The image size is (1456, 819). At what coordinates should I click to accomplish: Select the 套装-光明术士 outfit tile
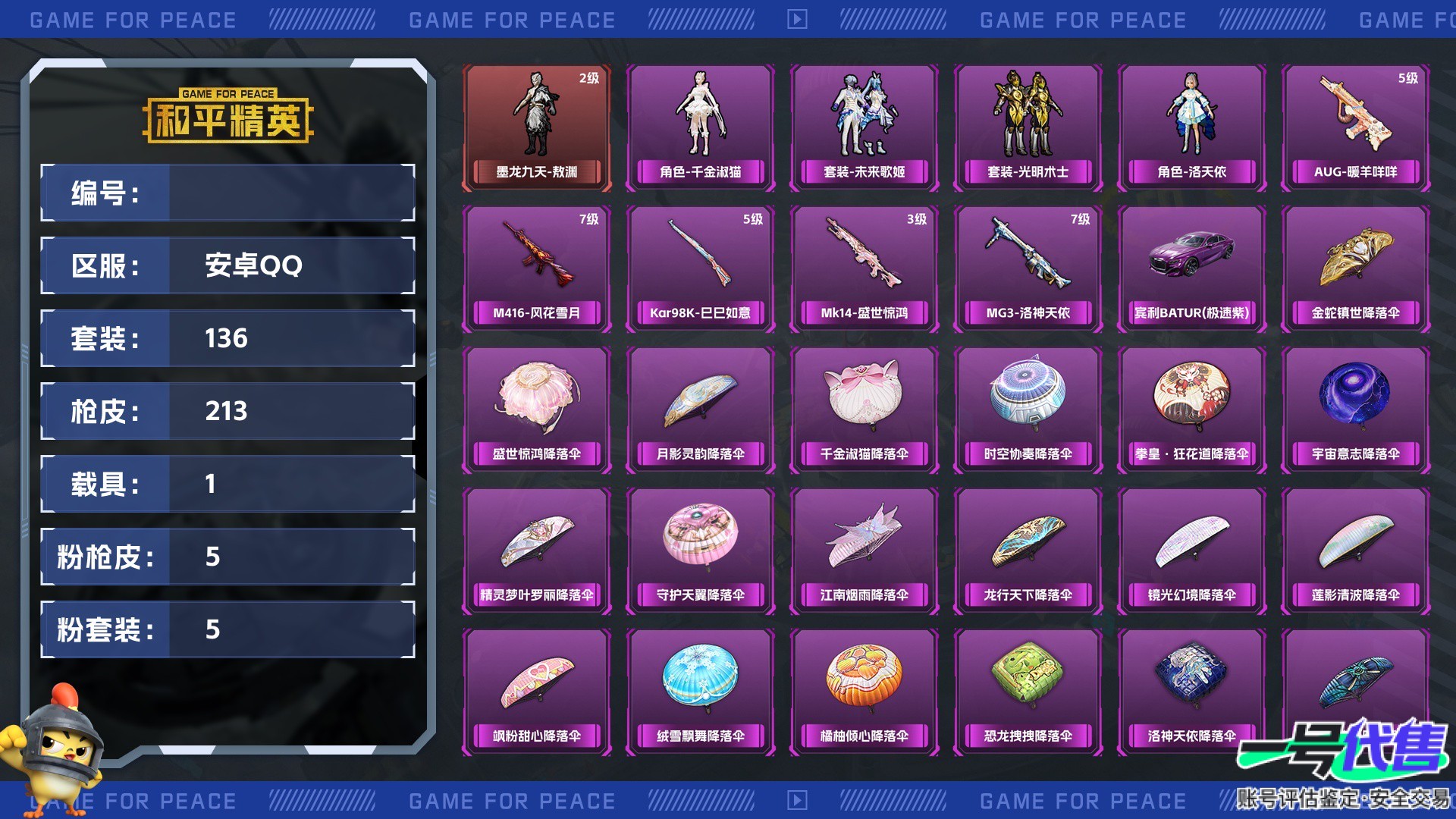(1028, 127)
